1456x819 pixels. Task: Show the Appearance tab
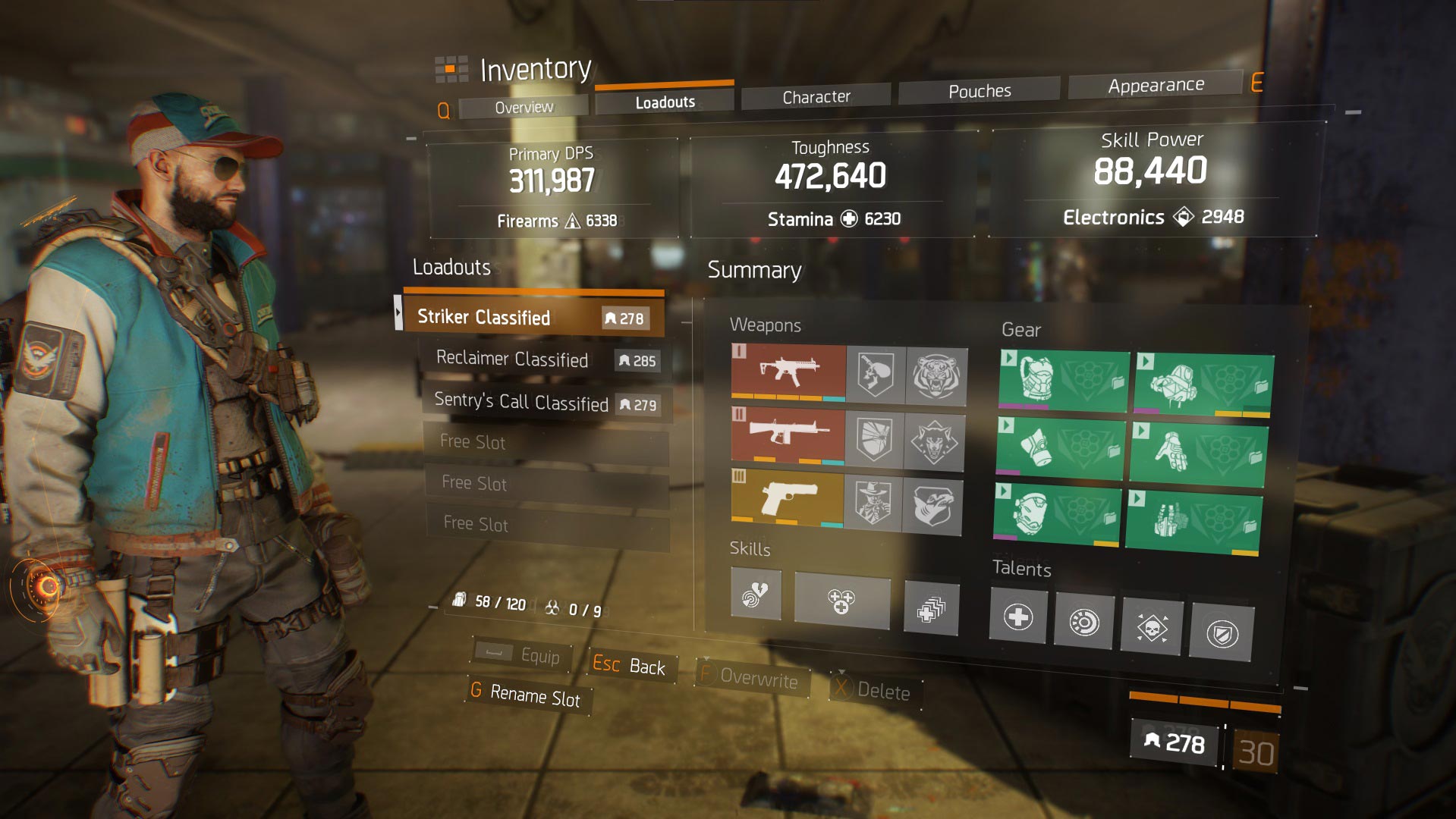tap(1155, 86)
